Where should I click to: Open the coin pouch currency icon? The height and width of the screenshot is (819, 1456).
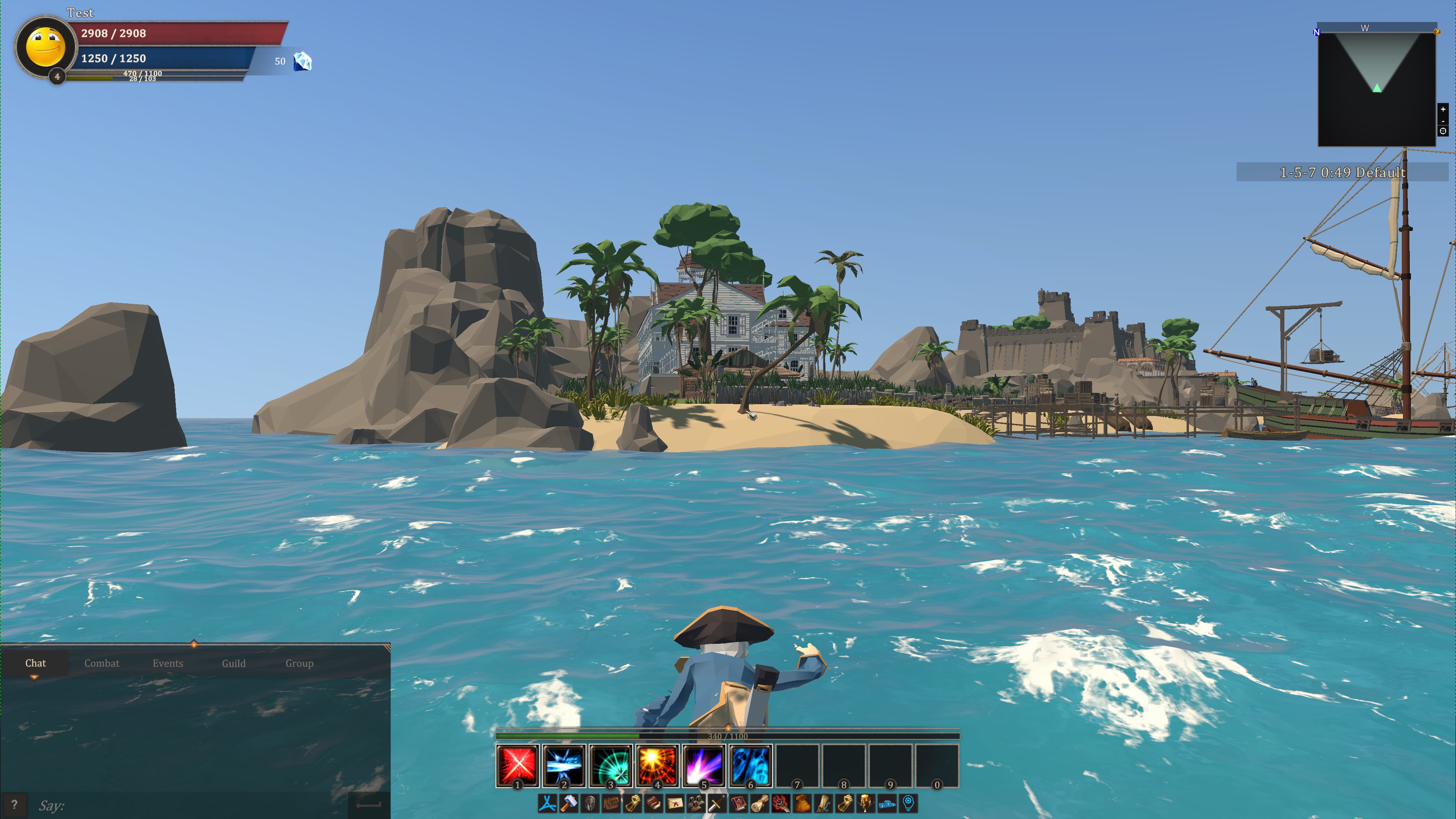pyautogui.click(x=802, y=803)
